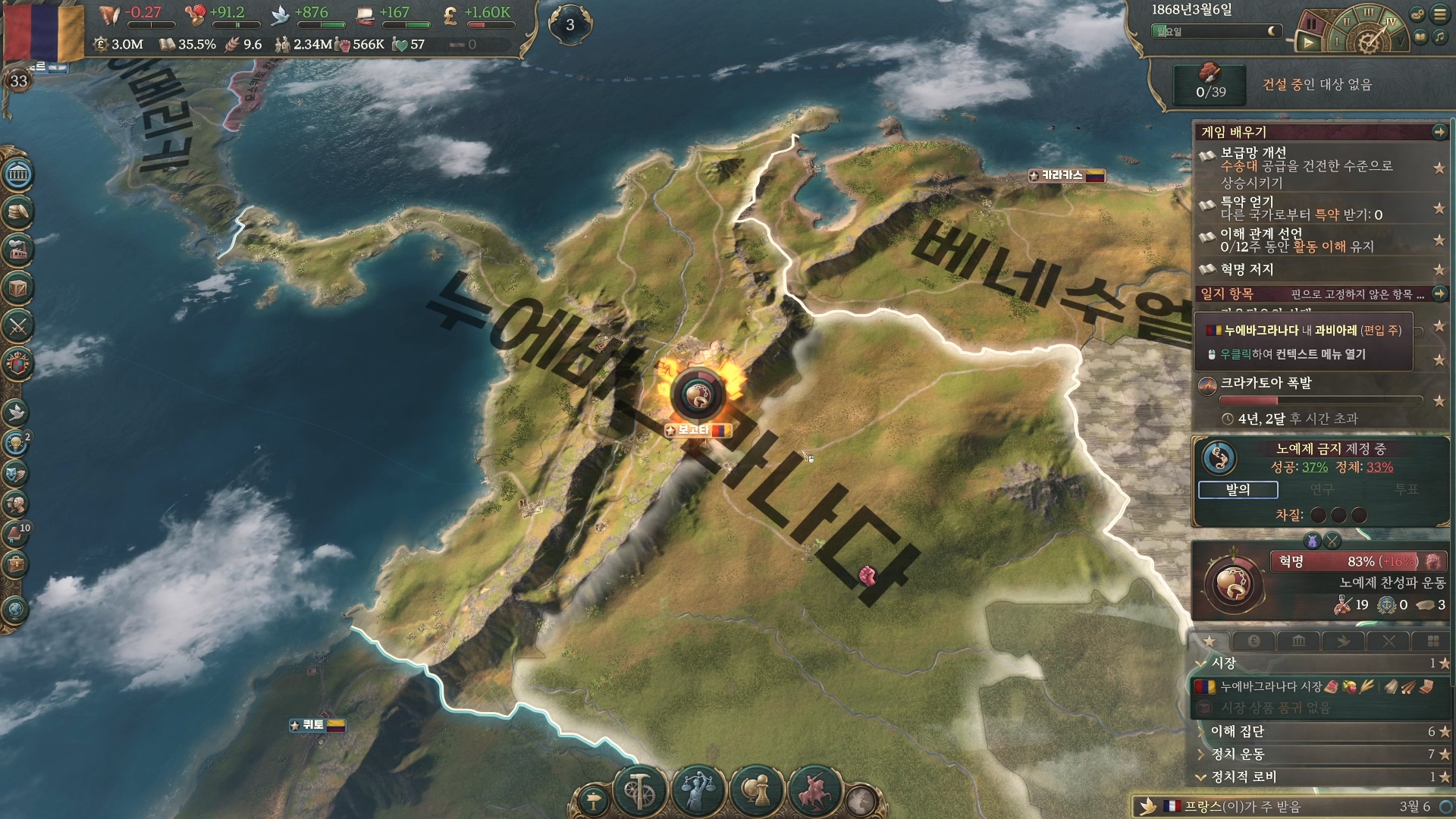Open the book encyclopedia icon
Screen dimensions: 1456x819
(1420, 37)
